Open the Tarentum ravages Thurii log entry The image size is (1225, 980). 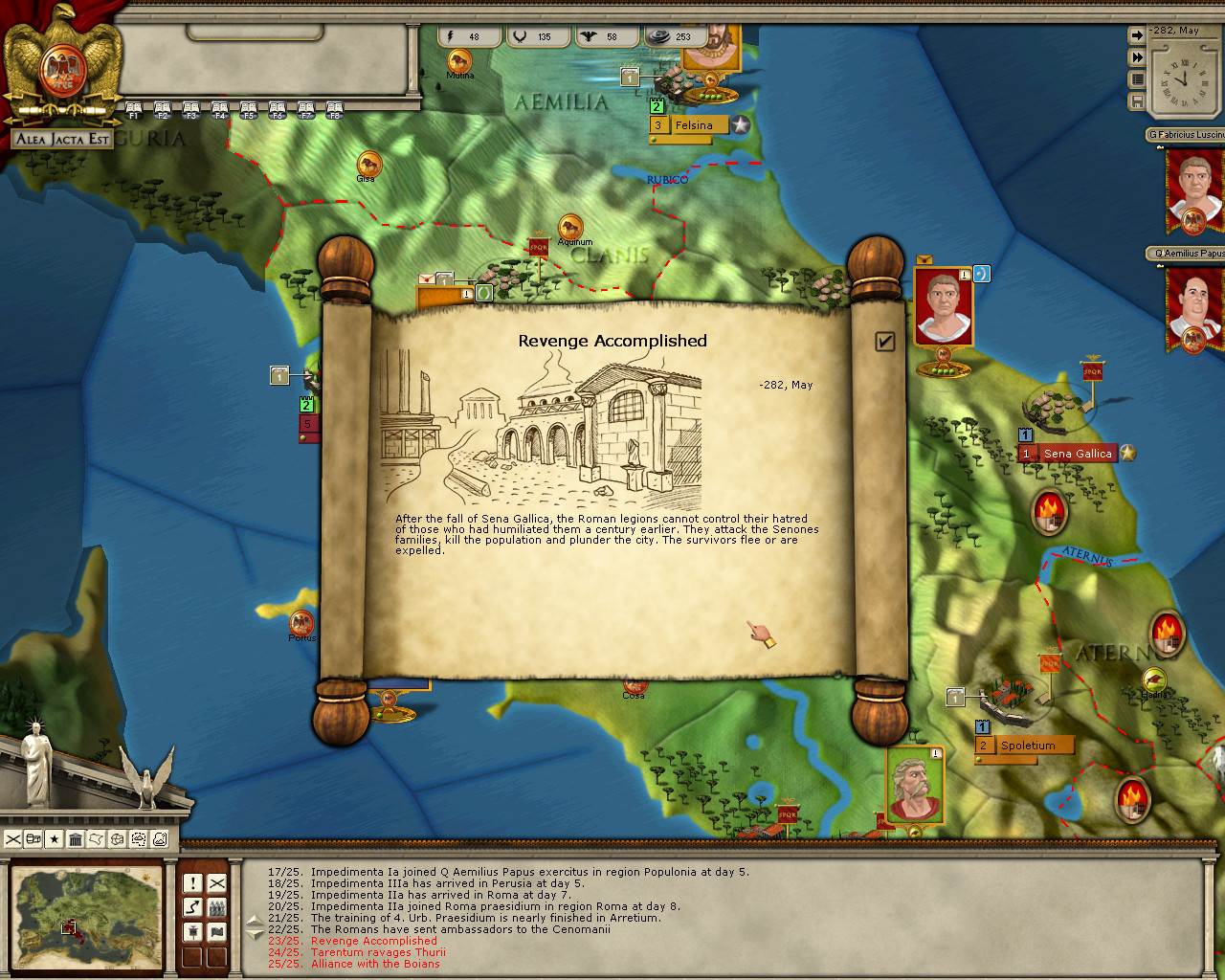pyautogui.click(x=378, y=952)
